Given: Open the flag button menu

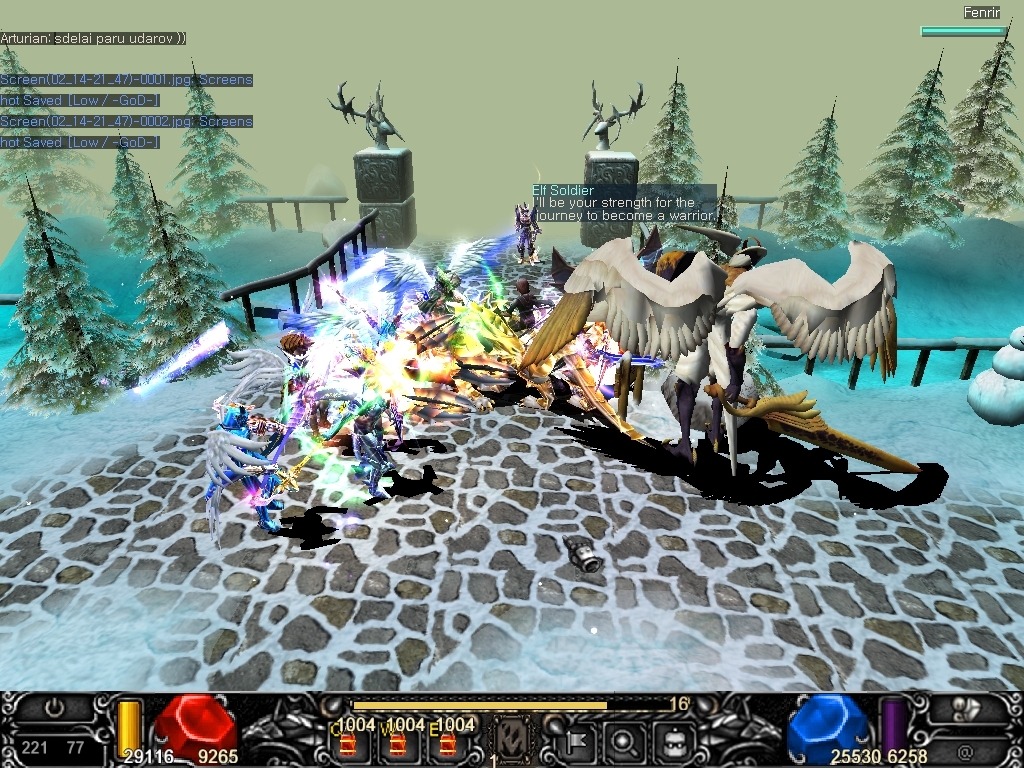Looking at the screenshot, I should 579,742.
